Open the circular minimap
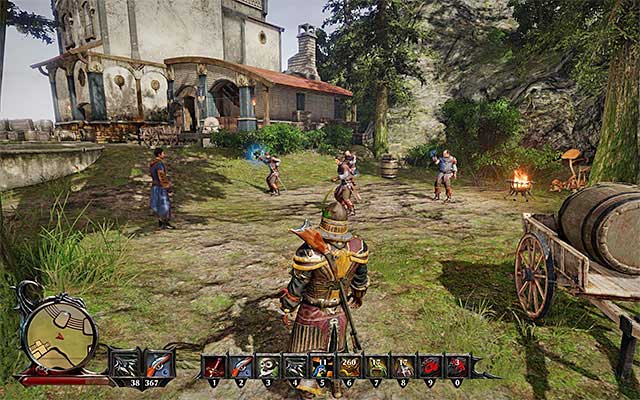The width and height of the screenshot is (640, 400). point(59,334)
